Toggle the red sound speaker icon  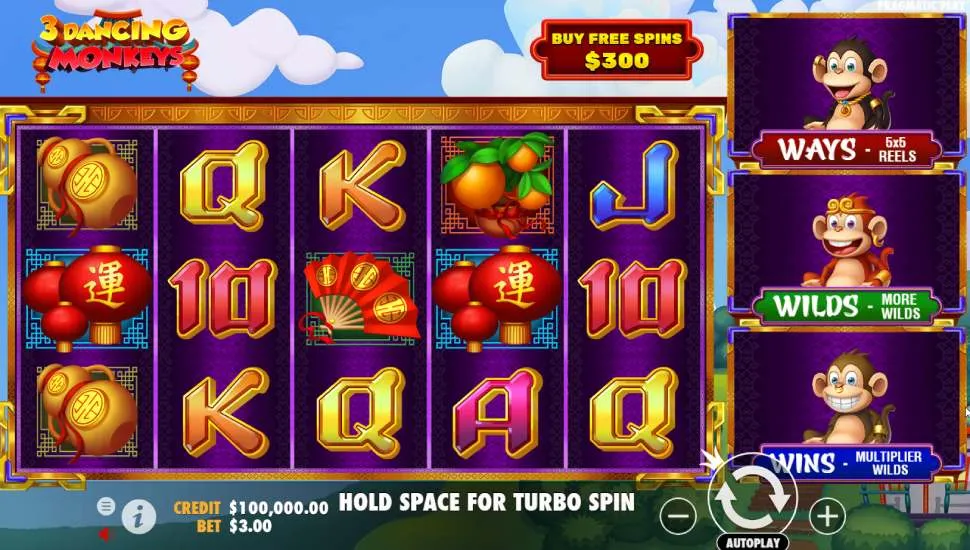point(105,533)
